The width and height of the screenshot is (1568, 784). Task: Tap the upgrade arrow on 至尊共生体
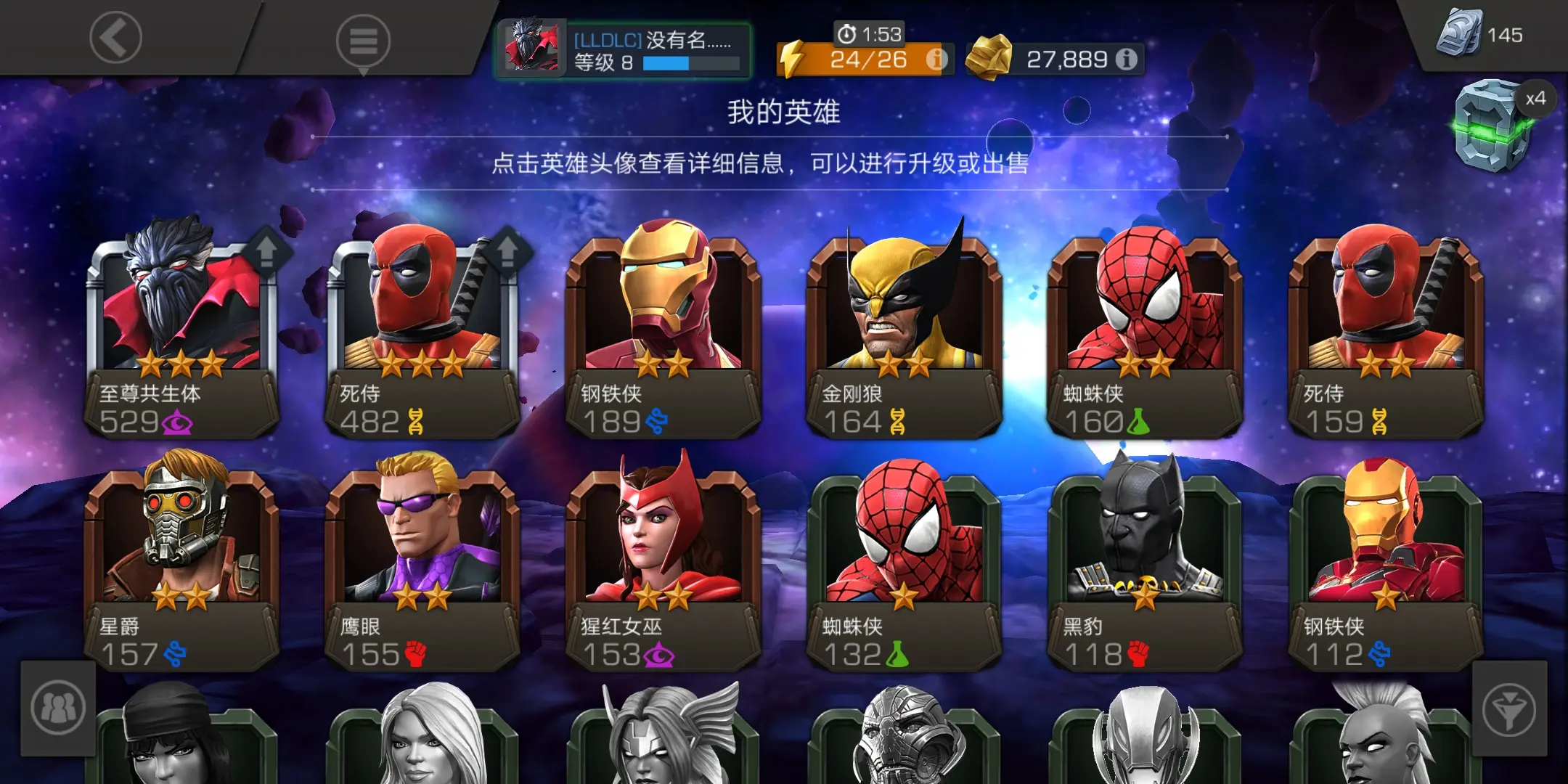(266, 249)
